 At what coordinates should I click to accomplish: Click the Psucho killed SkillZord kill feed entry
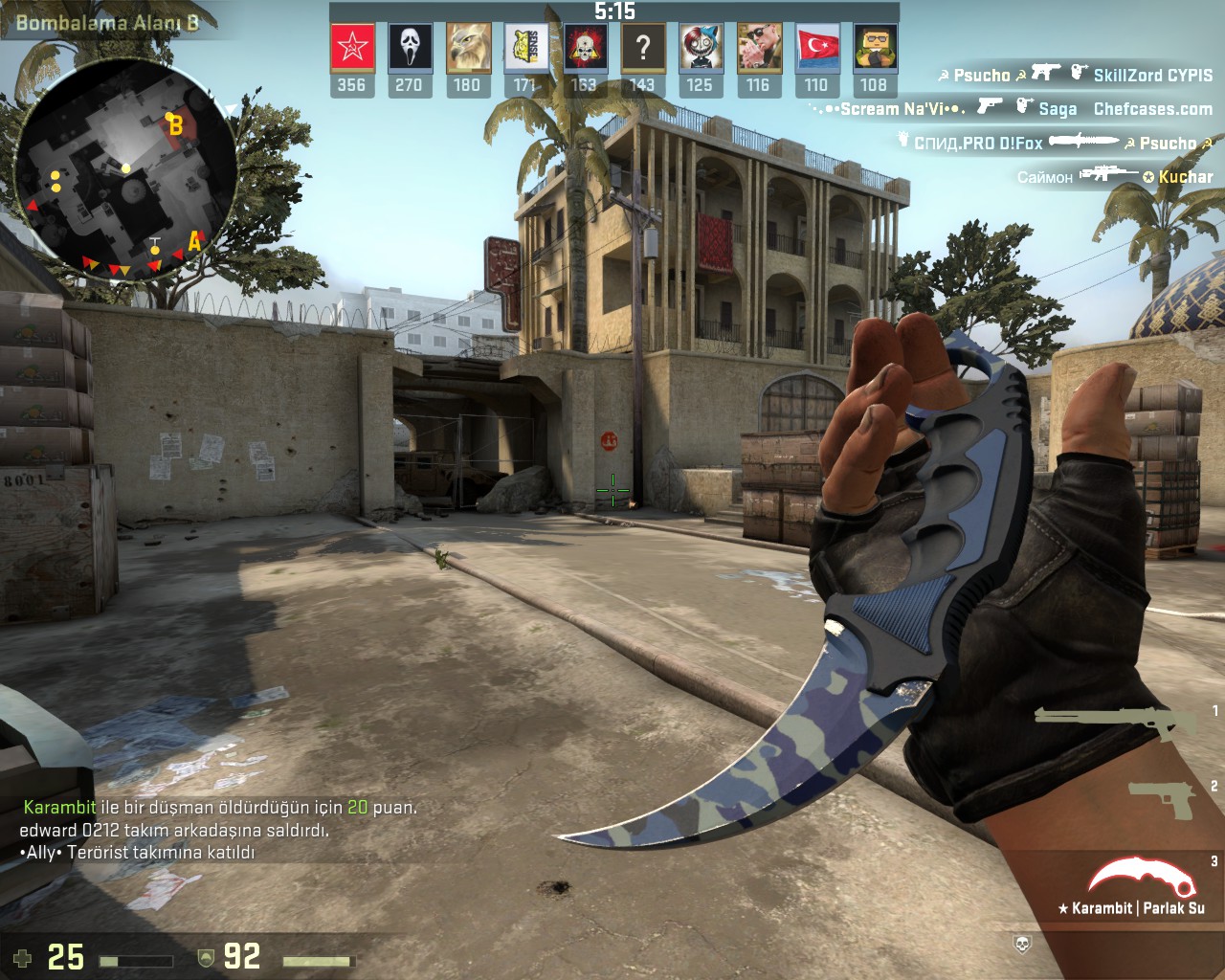tap(1074, 75)
